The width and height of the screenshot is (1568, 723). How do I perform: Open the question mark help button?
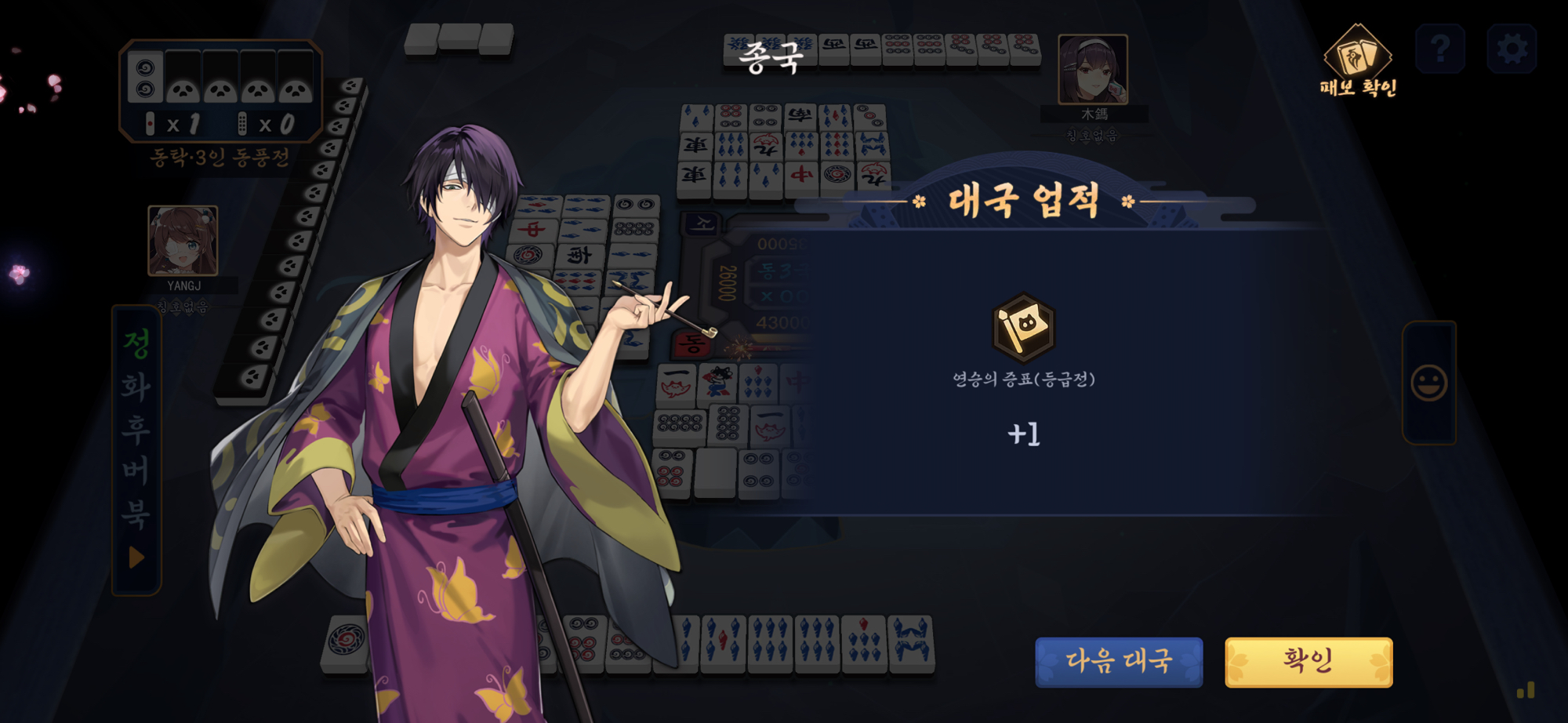1440,49
